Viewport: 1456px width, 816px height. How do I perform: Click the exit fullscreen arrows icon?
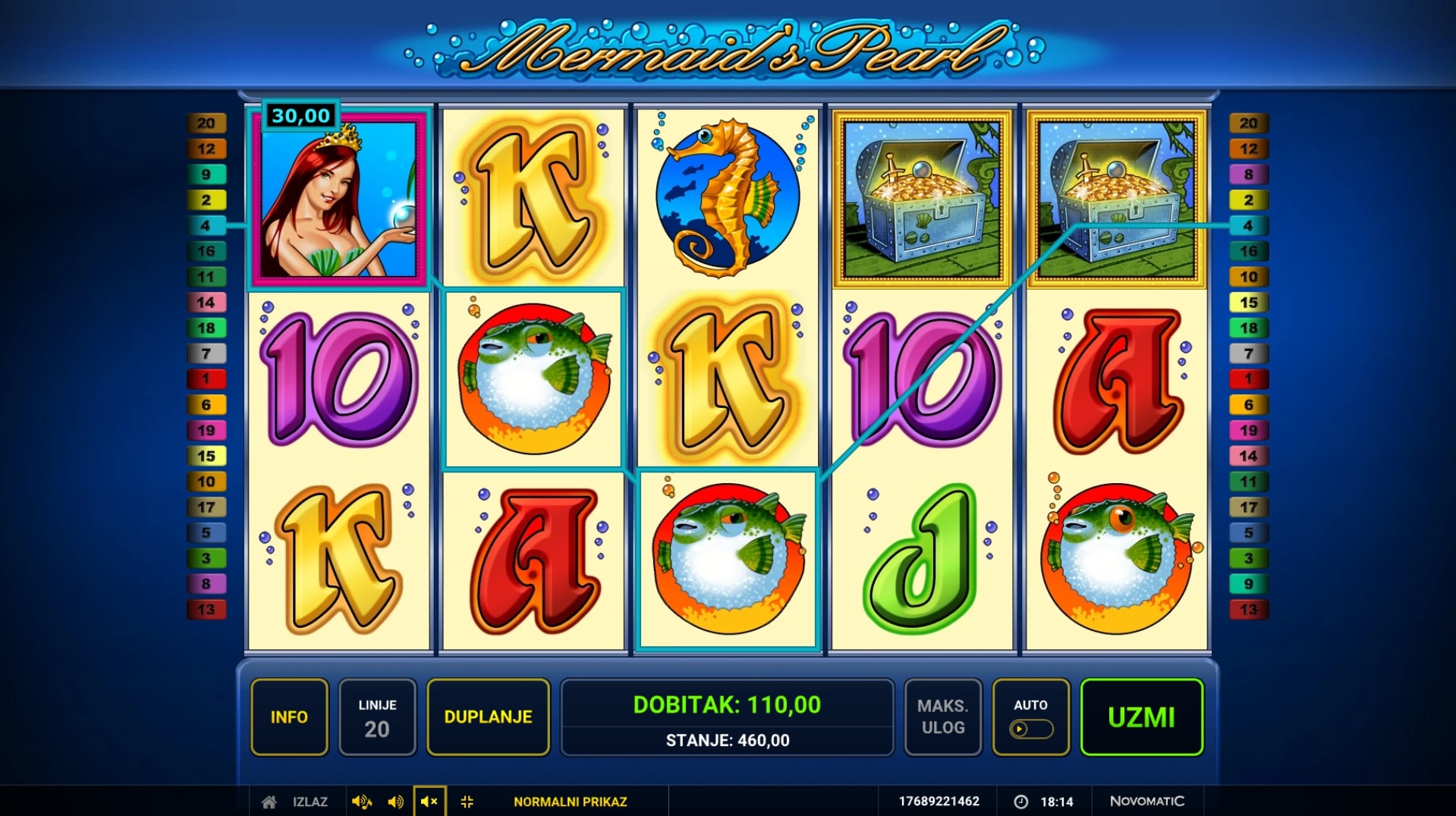pyautogui.click(x=467, y=802)
